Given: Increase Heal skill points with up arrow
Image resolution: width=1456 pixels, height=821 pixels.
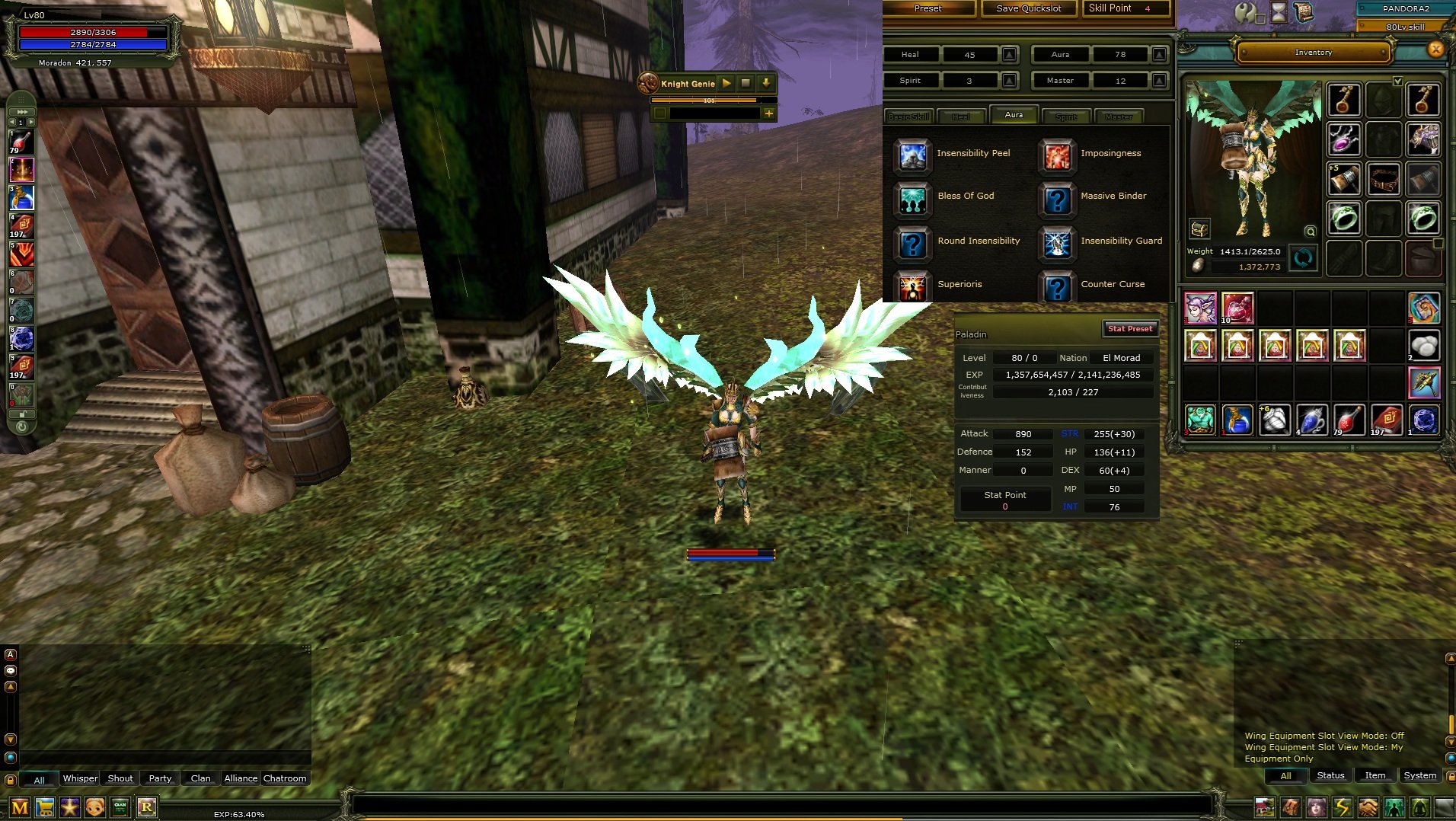Looking at the screenshot, I should pos(1011,54).
